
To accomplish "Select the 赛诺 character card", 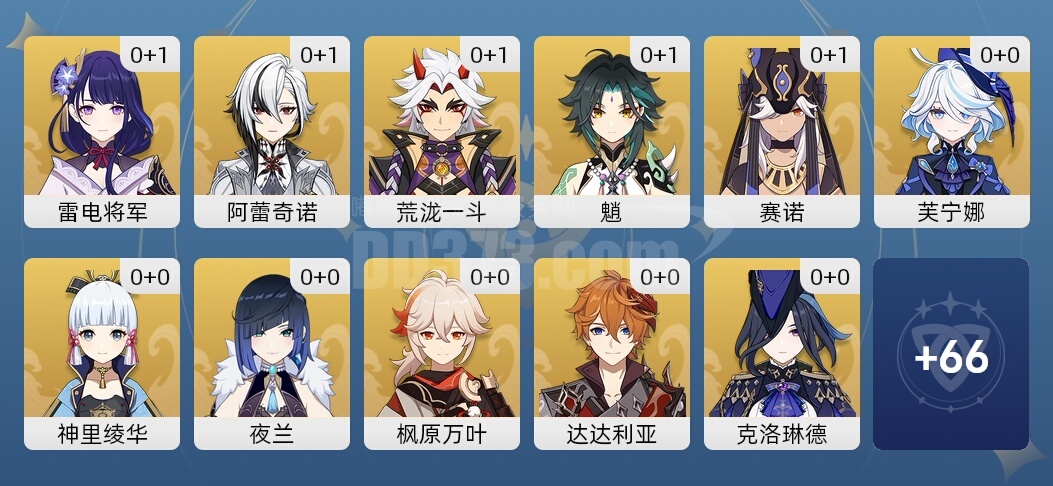I will click(782, 132).
